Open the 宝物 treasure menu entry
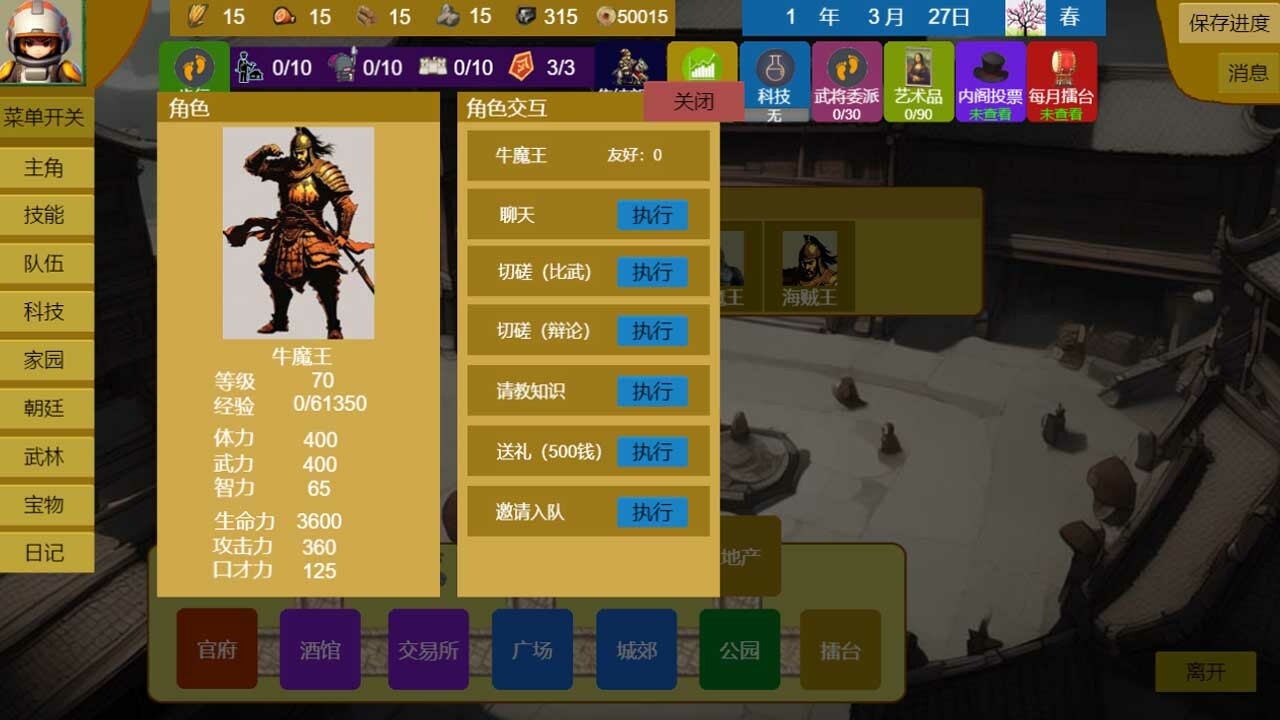Screen dimensions: 1280x720 pyautogui.click(x=46, y=505)
